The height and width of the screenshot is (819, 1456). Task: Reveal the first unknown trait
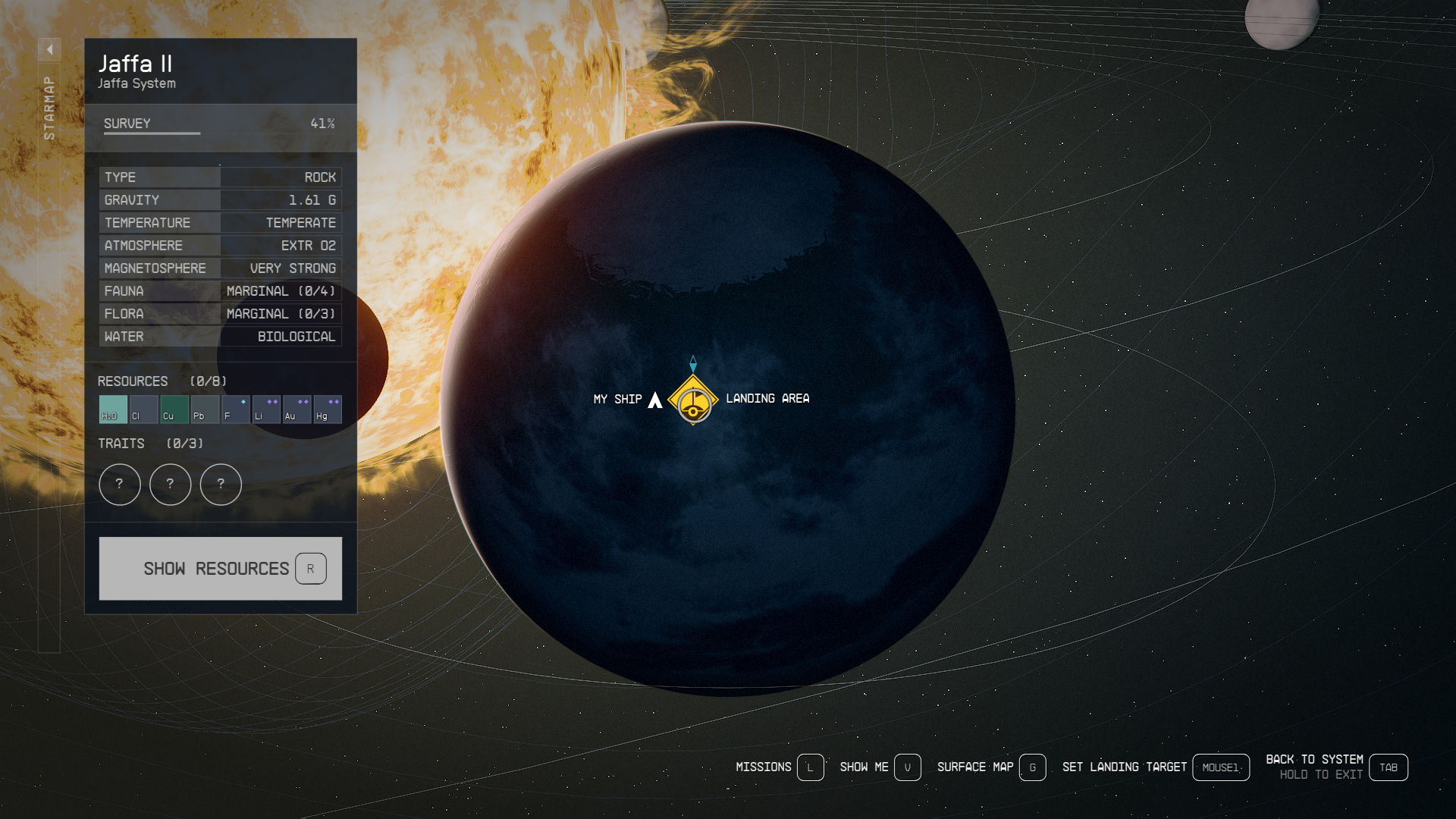pyautogui.click(x=119, y=485)
